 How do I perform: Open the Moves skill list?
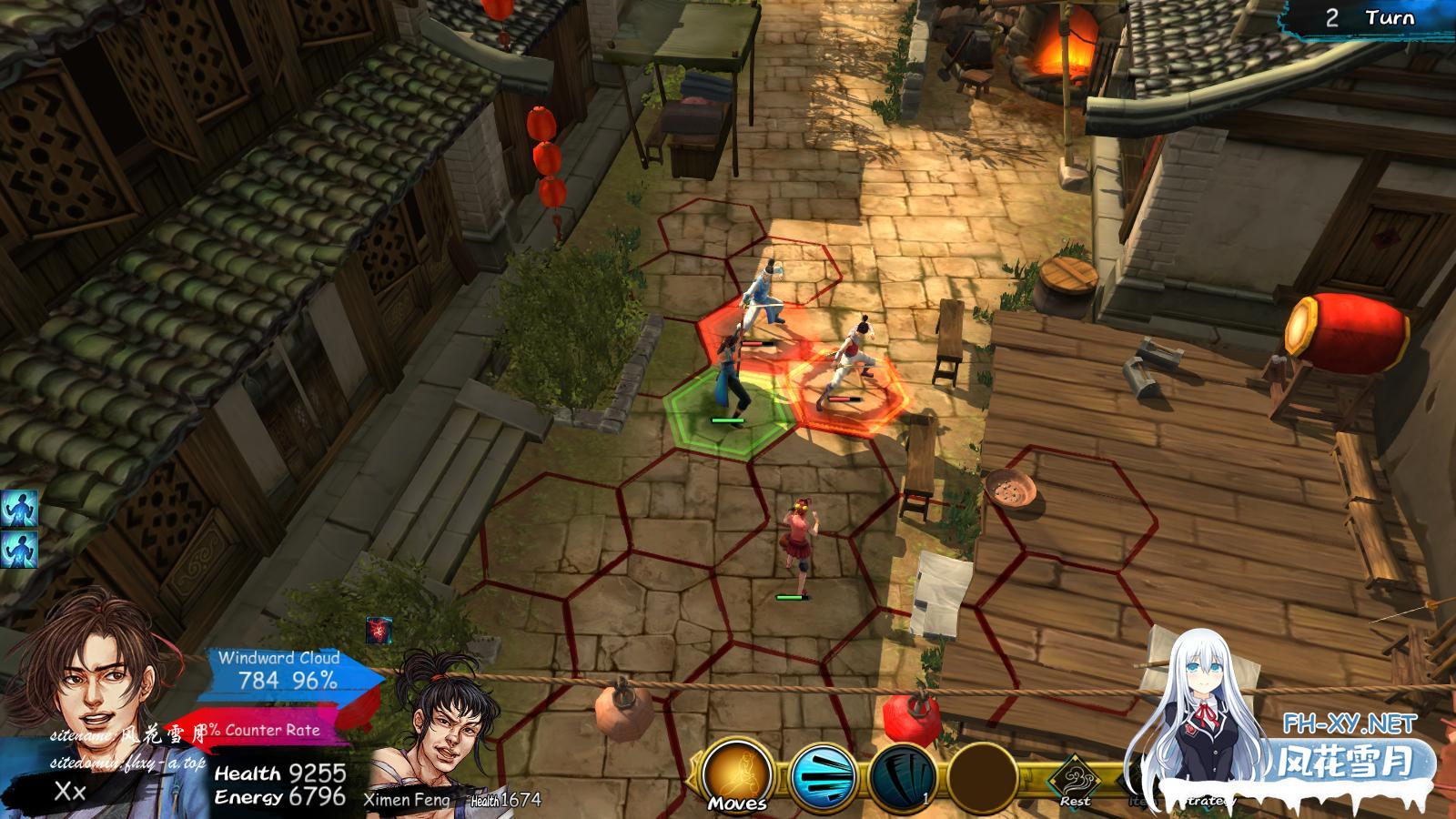click(x=737, y=774)
